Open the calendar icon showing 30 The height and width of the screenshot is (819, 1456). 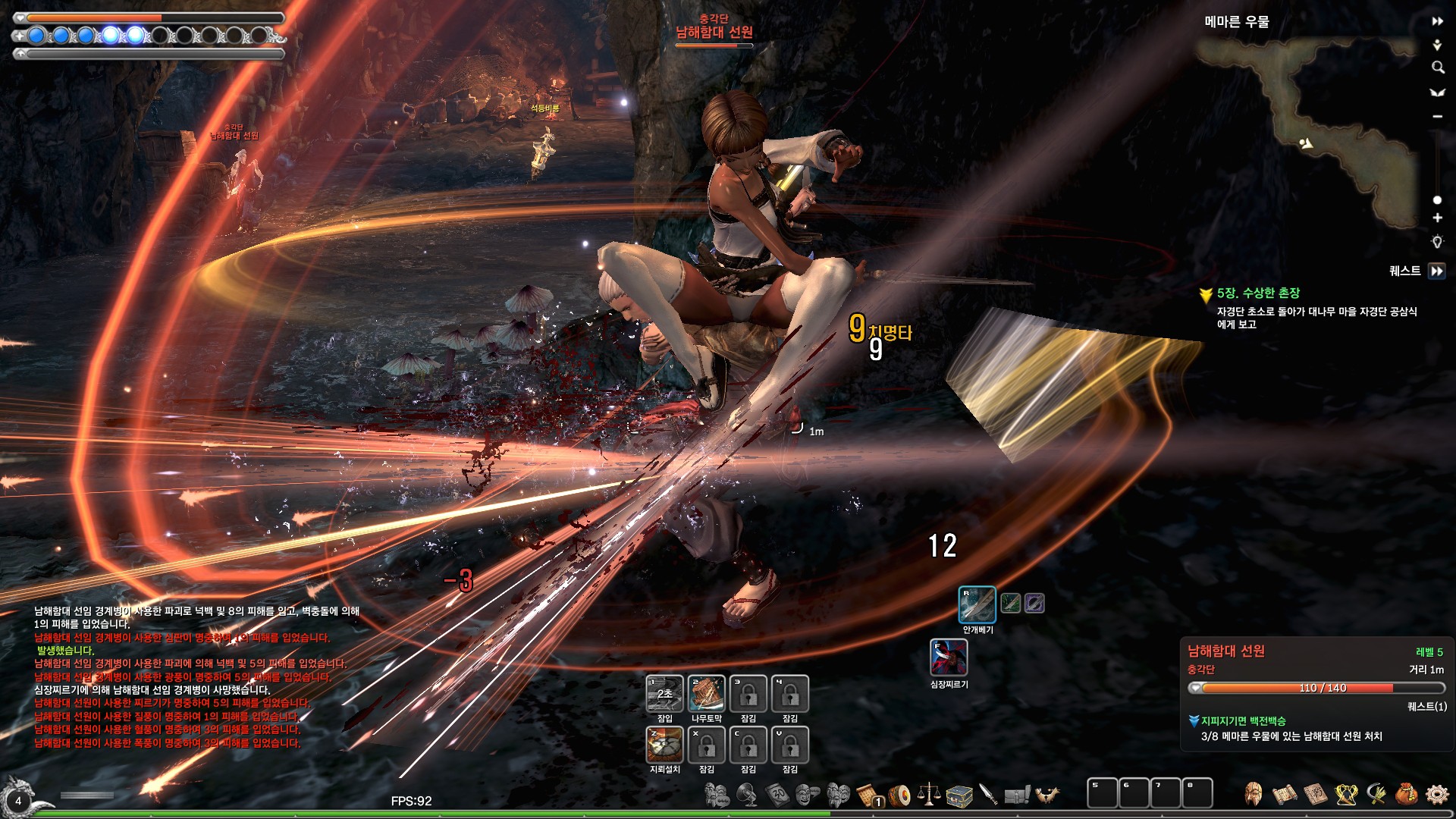[x=778, y=794]
